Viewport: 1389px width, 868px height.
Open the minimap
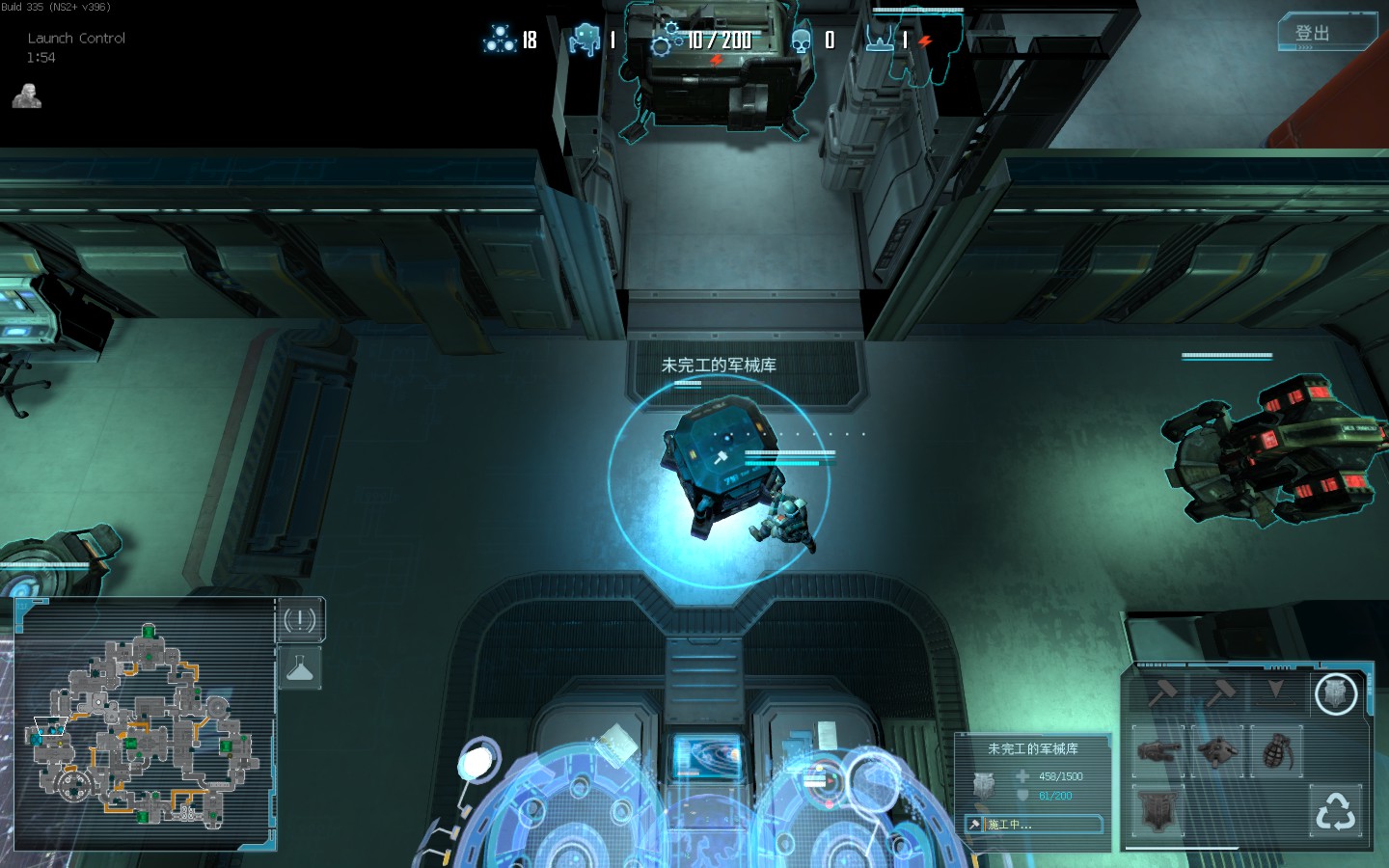pyautogui.click(x=145, y=725)
